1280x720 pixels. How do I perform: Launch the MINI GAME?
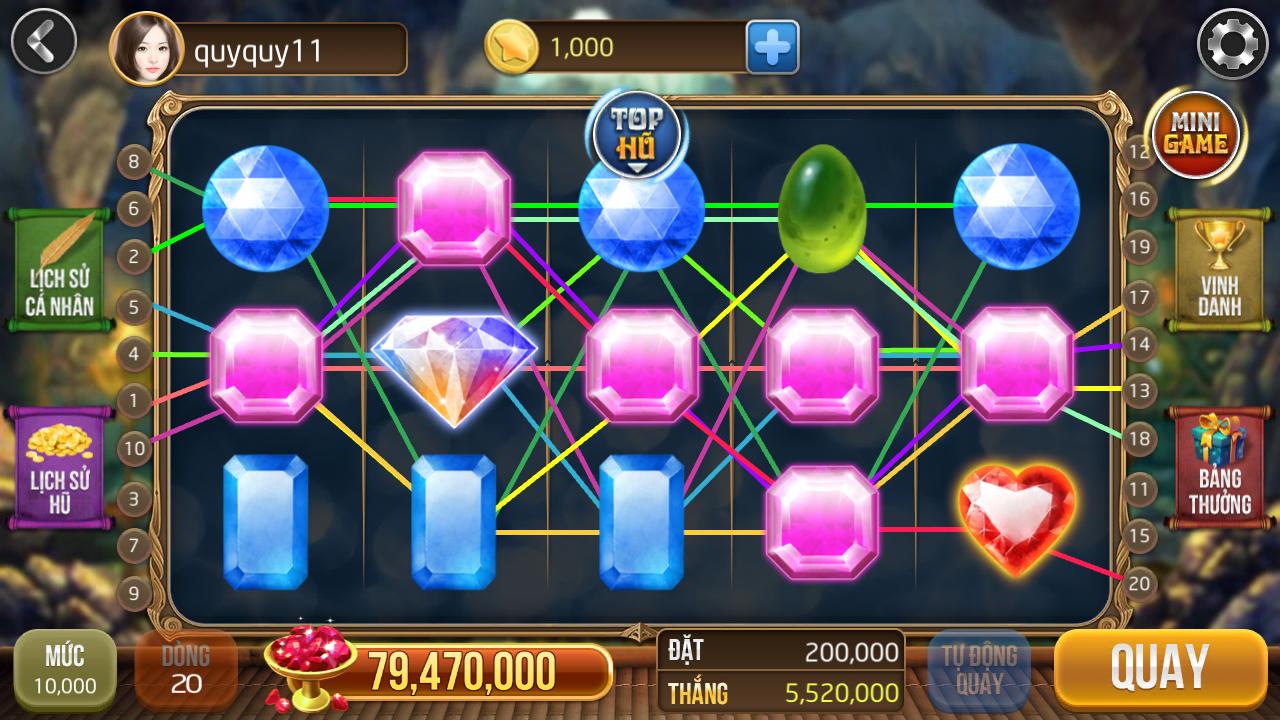(x=1197, y=135)
